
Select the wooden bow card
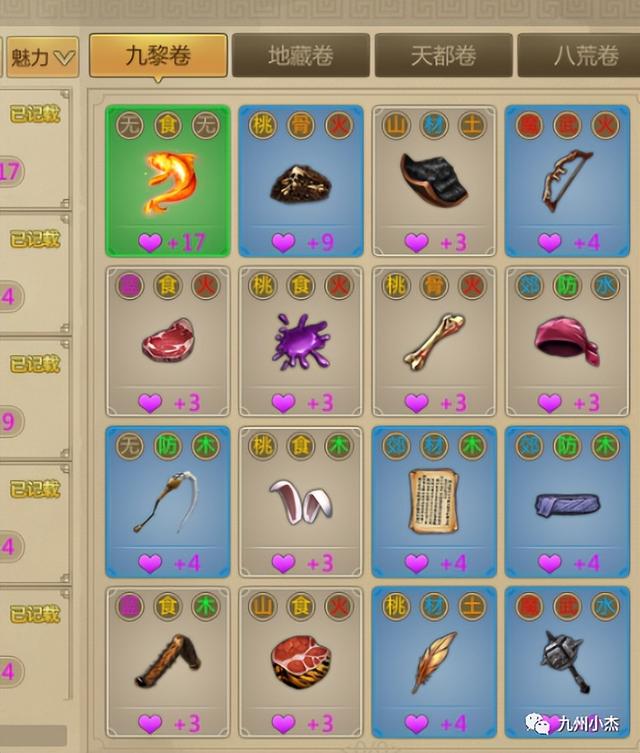pos(568,182)
